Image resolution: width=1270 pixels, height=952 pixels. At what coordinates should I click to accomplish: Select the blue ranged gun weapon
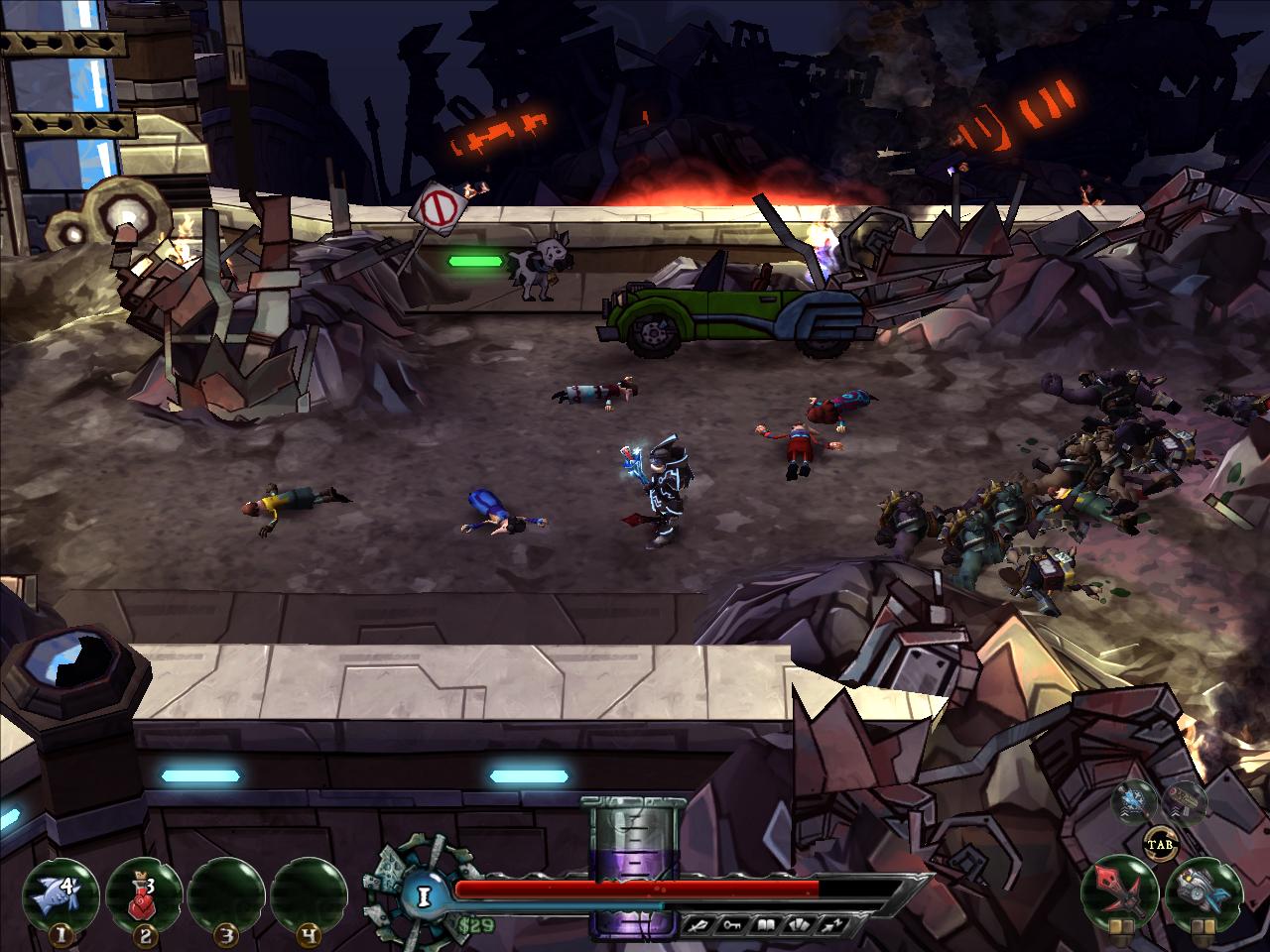click(1203, 891)
